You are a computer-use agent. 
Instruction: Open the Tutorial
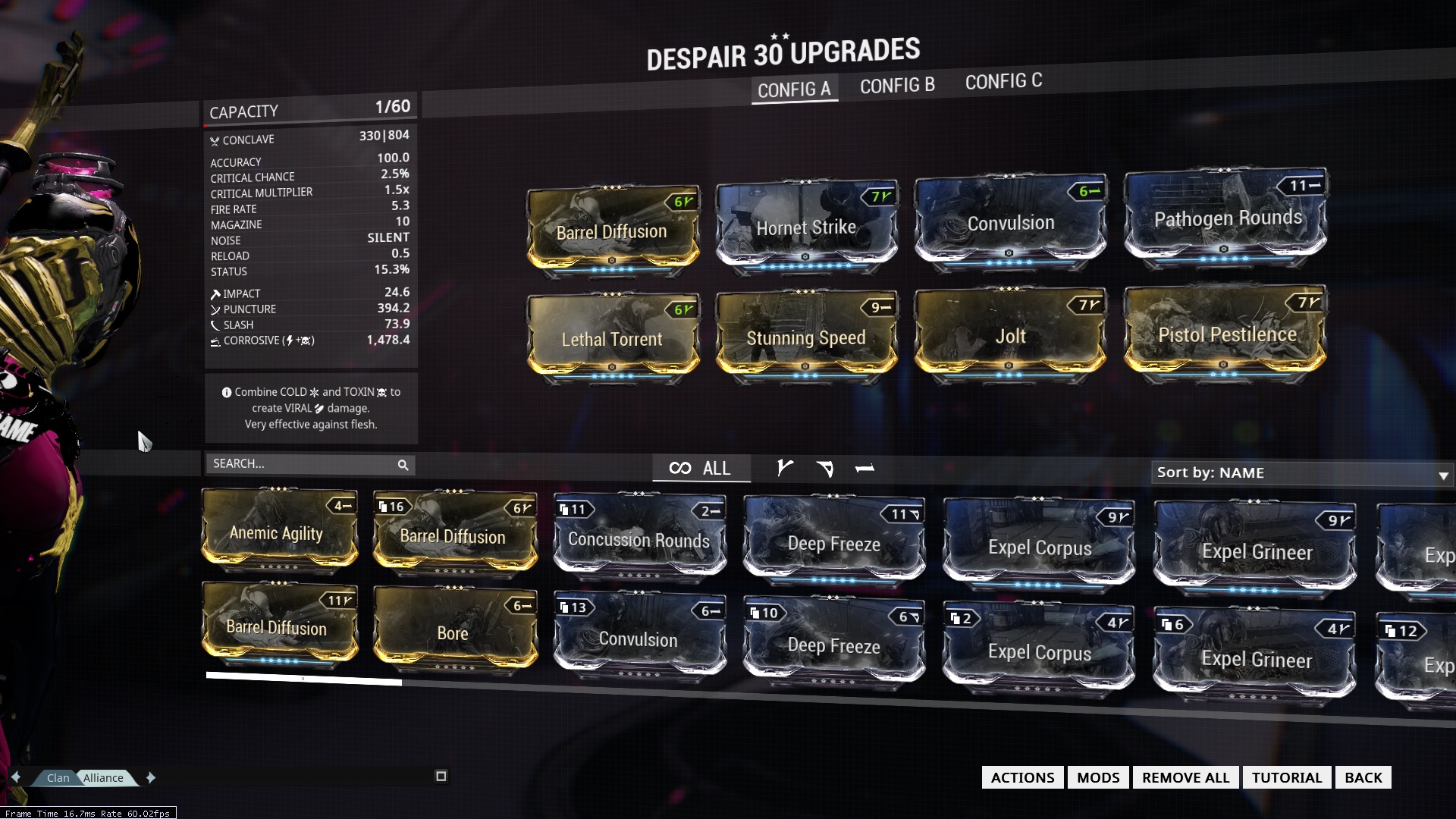(1286, 777)
